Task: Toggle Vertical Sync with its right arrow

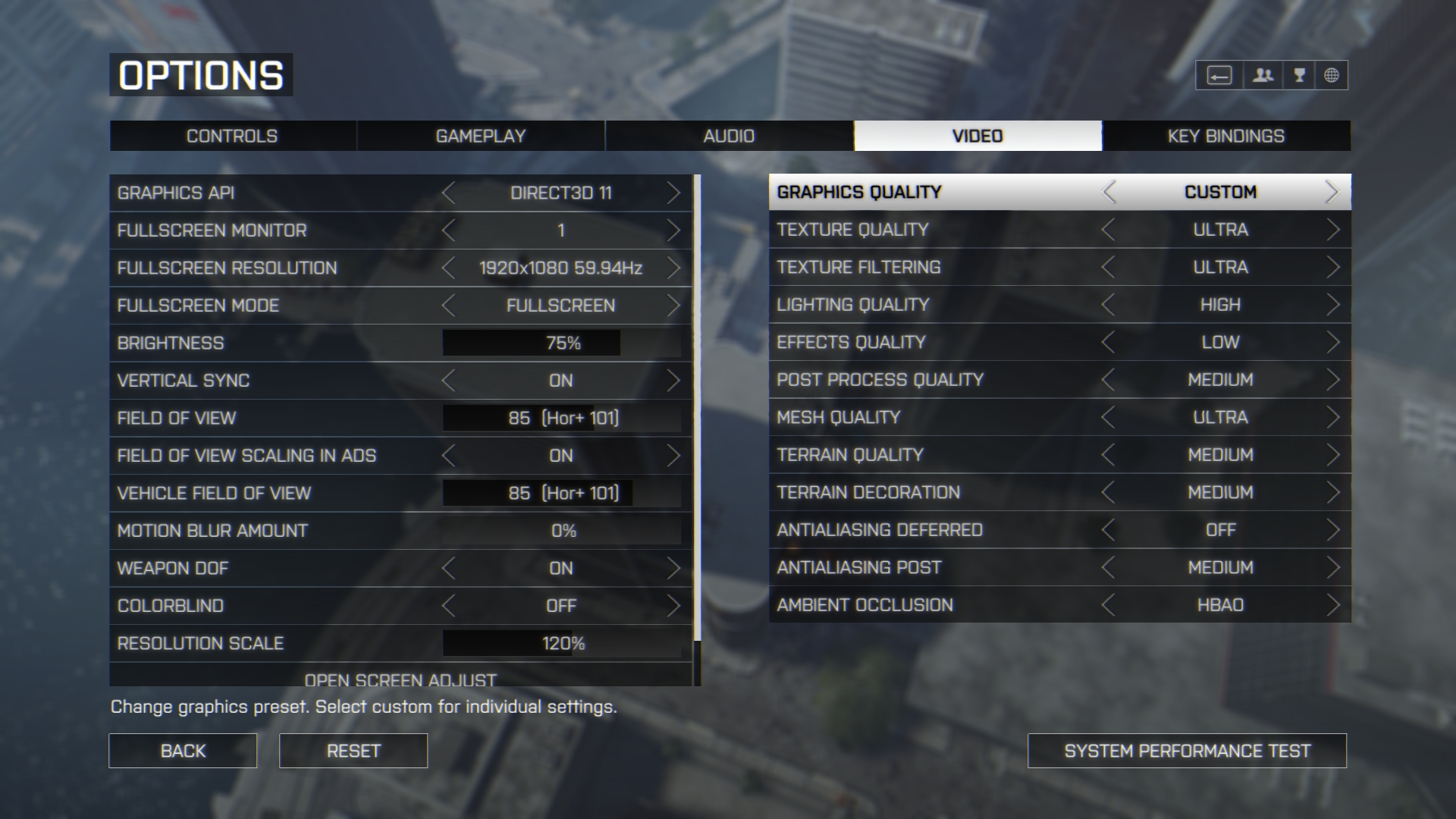Action: (673, 381)
